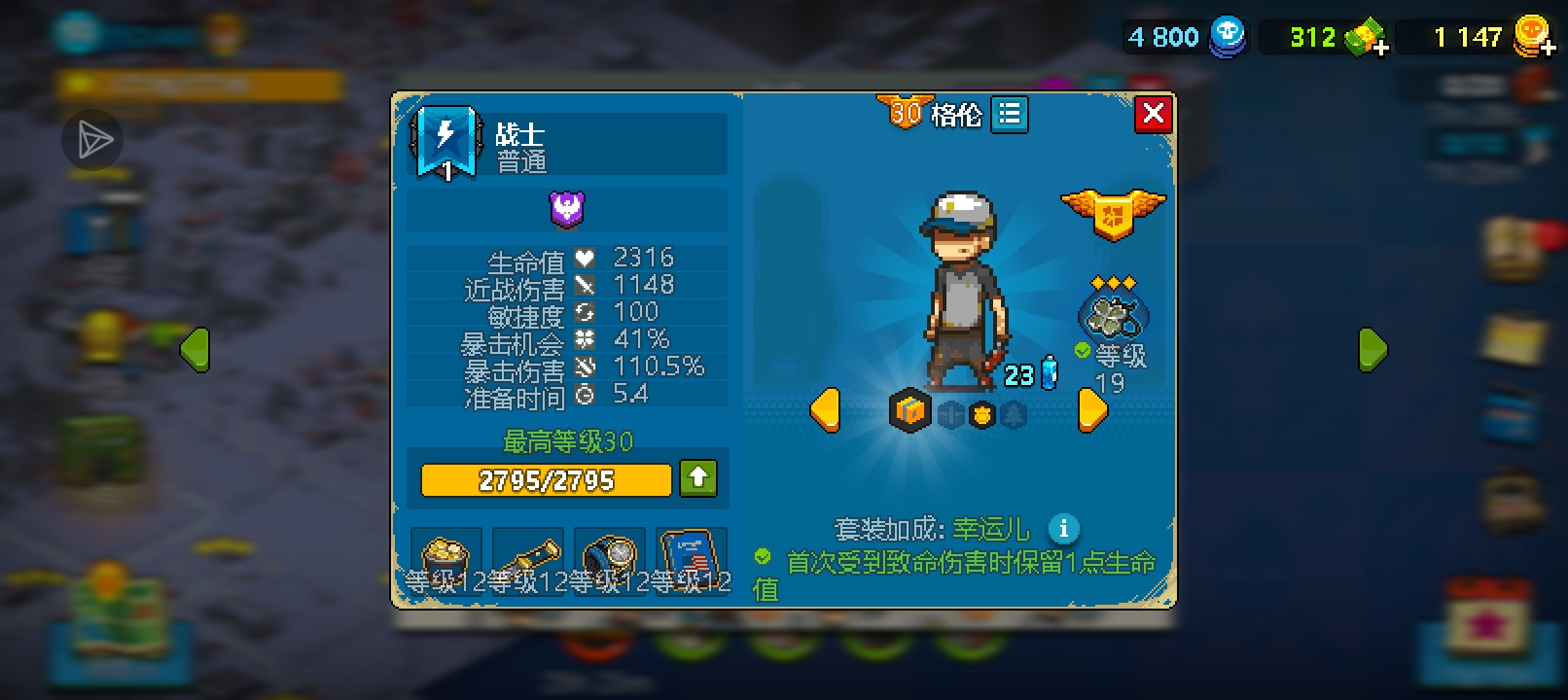Click the purple emblem badge under 普通

point(567,208)
